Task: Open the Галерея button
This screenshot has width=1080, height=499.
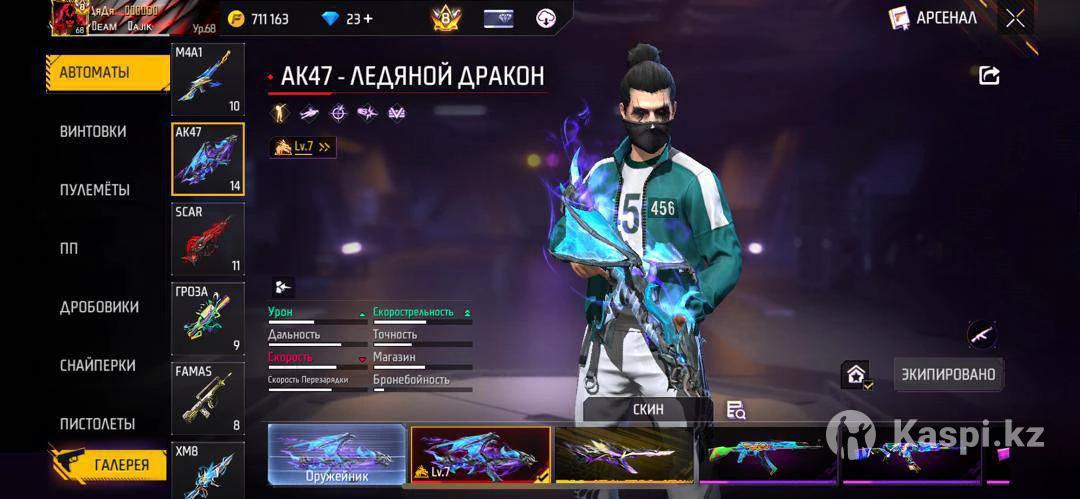Action: pyautogui.click(x=109, y=464)
